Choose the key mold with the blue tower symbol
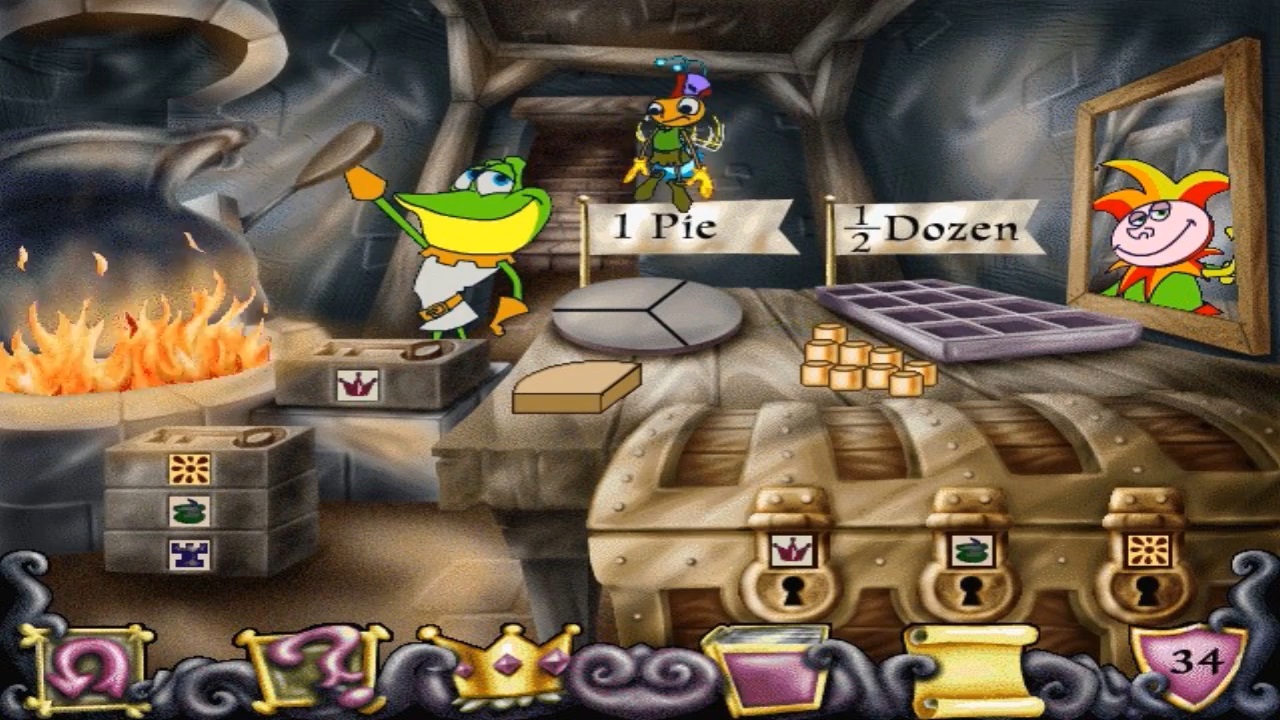Image resolution: width=1280 pixels, height=720 pixels. pyautogui.click(x=190, y=550)
